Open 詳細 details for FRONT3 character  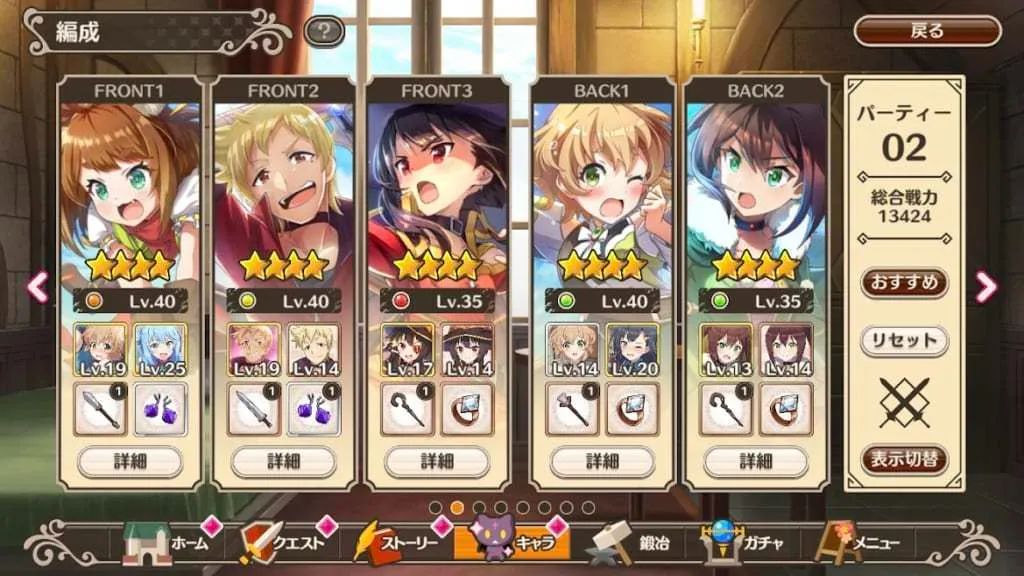tap(437, 461)
